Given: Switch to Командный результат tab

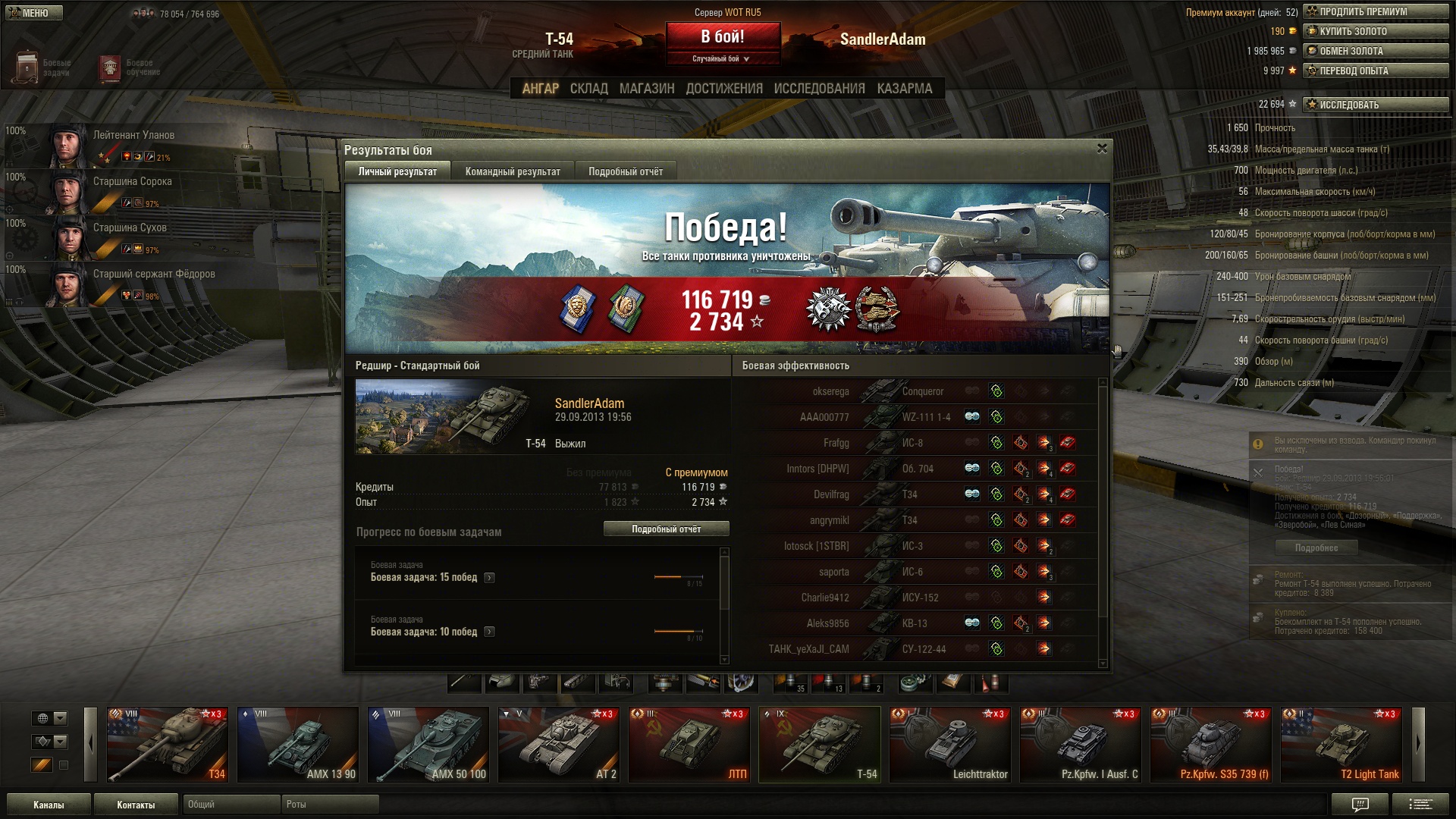Looking at the screenshot, I should click(x=513, y=171).
